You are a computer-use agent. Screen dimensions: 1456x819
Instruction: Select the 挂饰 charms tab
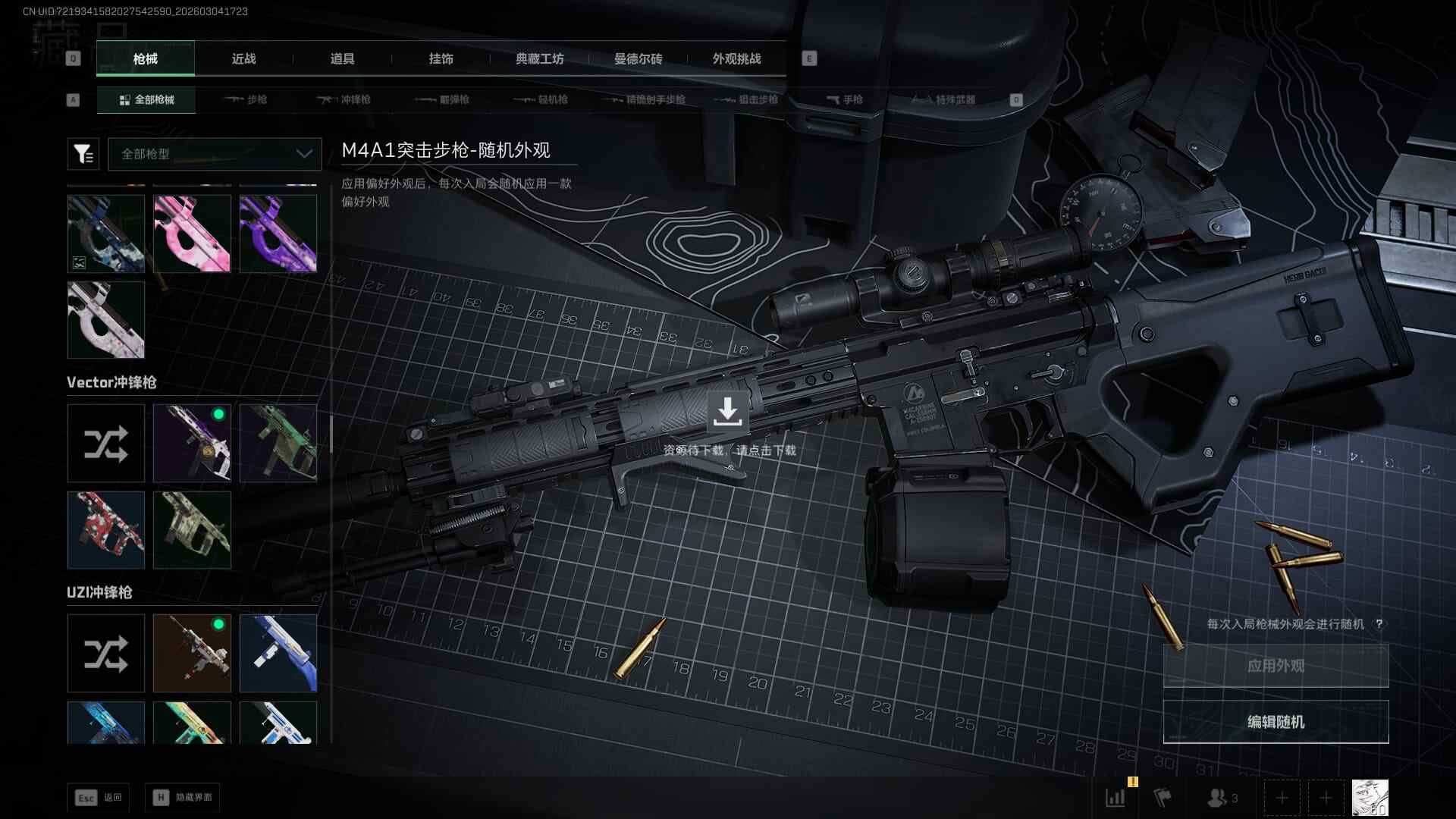(x=441, y=59)
